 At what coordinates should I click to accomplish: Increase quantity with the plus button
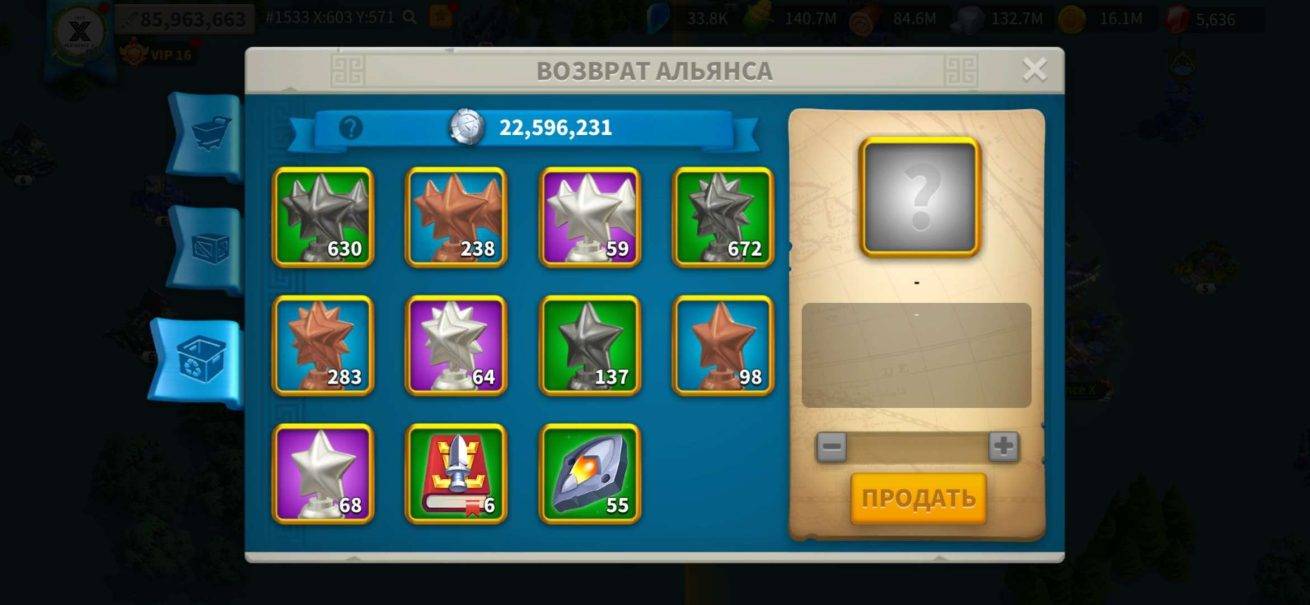click(x=1003, y=446)
